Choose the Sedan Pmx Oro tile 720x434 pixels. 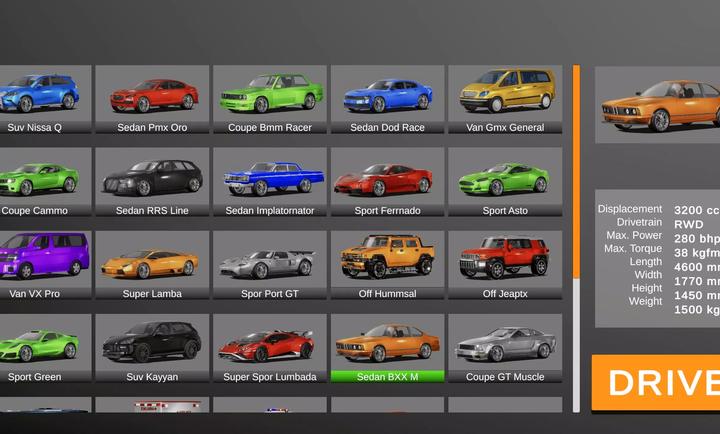pos(152,98)
